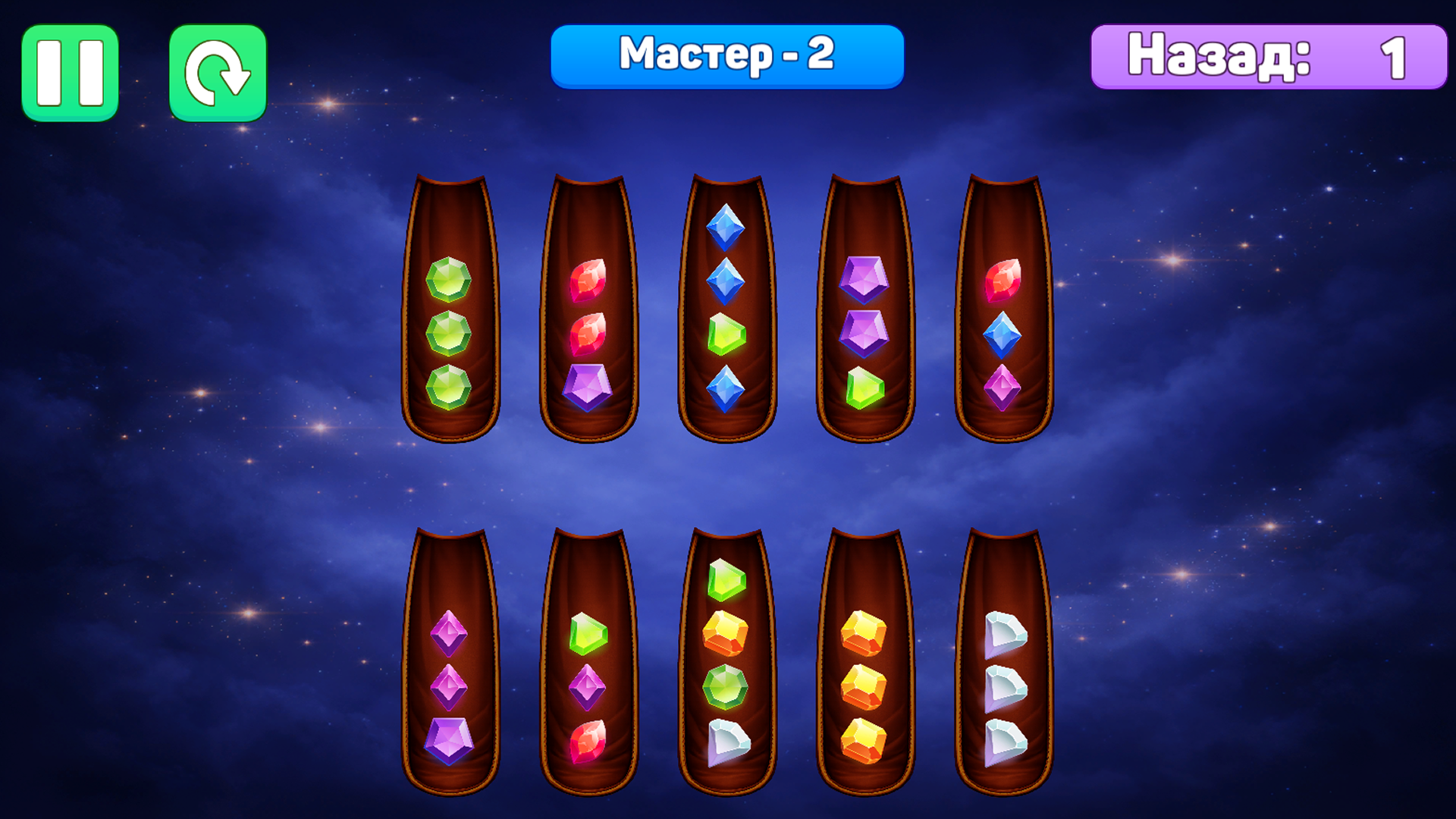Click the restart level icon
The image size is (1456, 819).
click(x=218, y=72)
